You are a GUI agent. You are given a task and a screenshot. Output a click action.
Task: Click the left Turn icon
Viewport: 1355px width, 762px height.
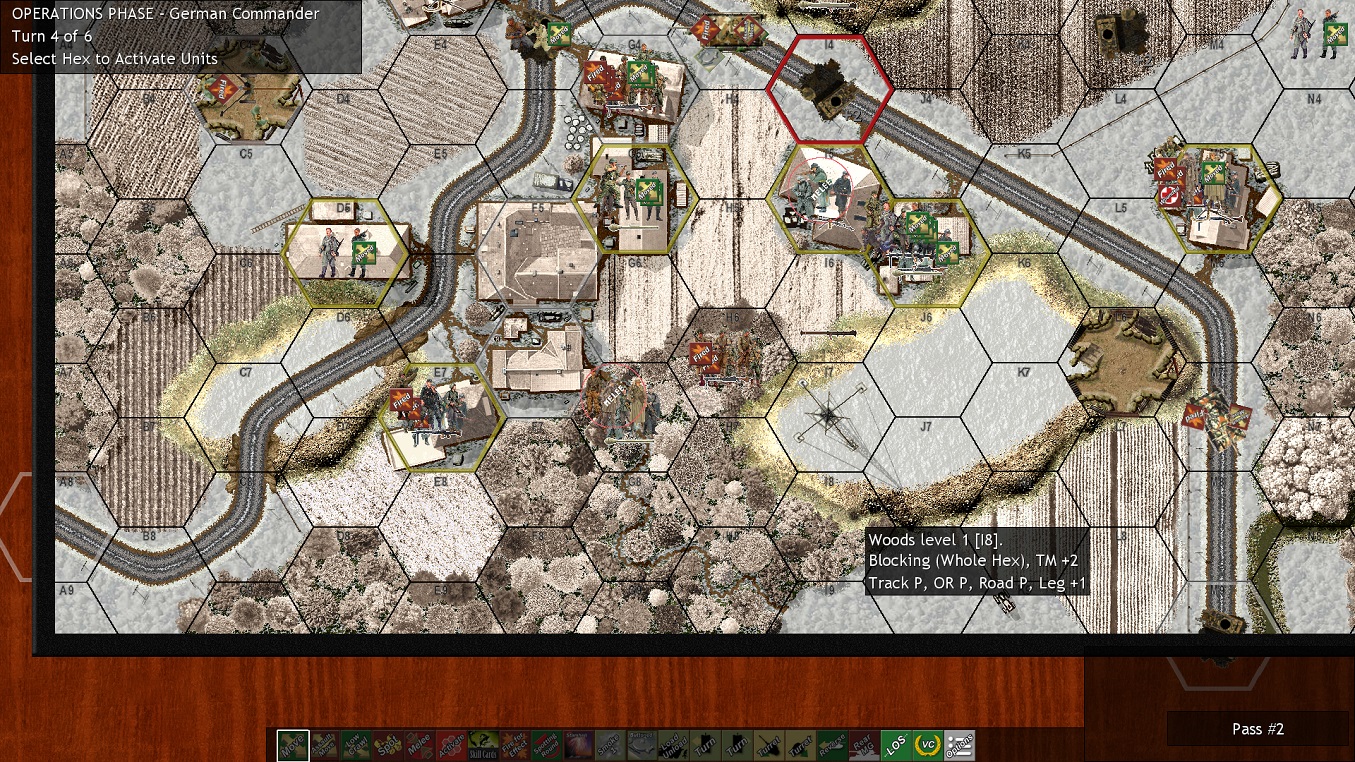coord(705,745)
